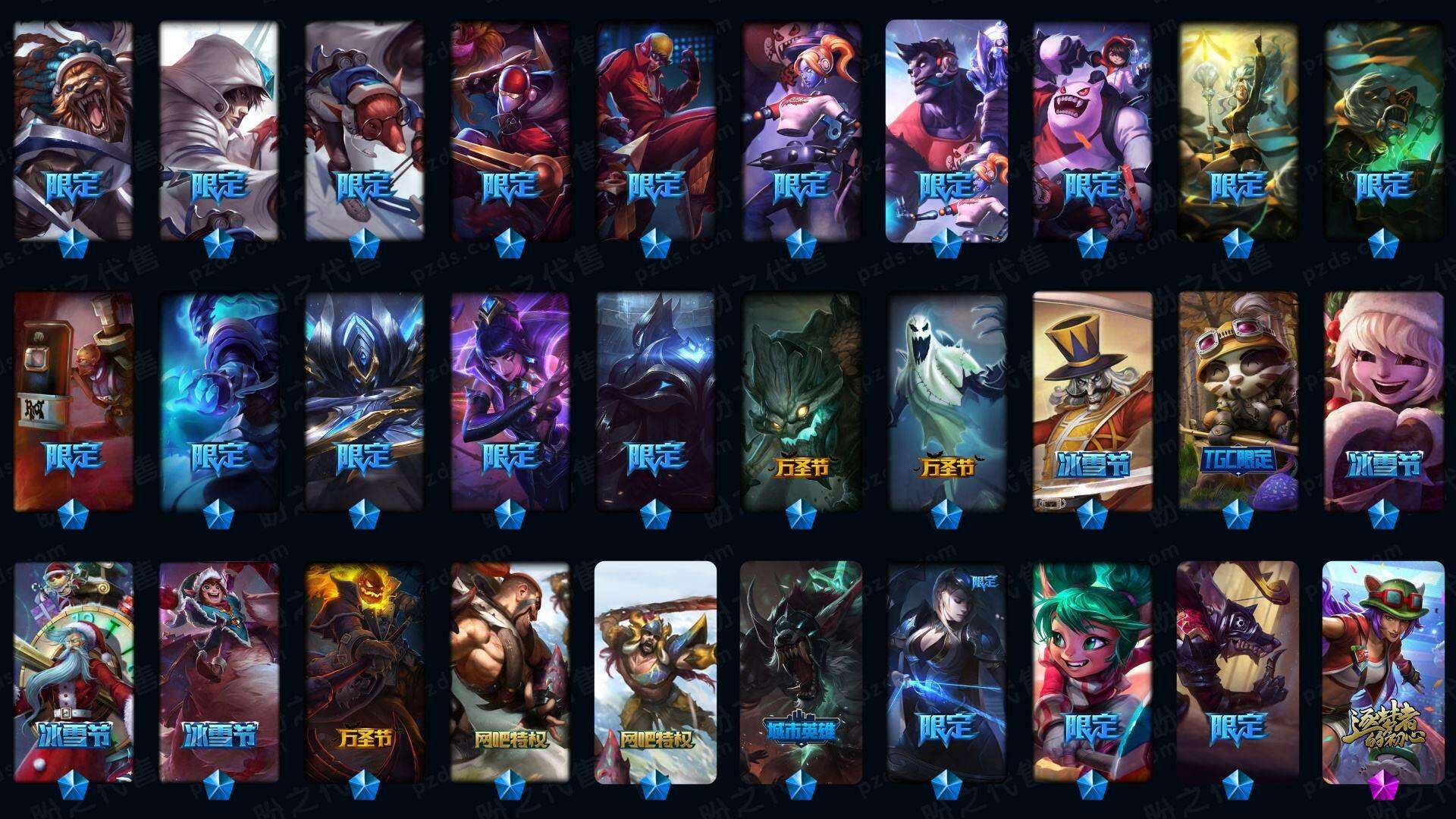
Task: Choose the white ghost Halloween skin card
Action: pyautogui.click(x=947, y=400)
